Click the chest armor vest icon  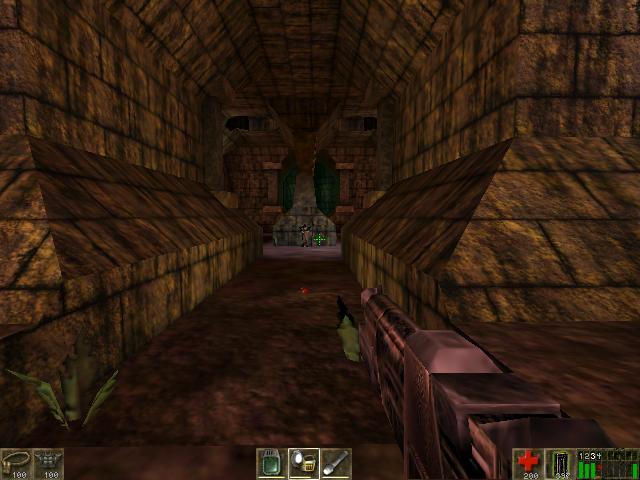click(x=47, y=461)
